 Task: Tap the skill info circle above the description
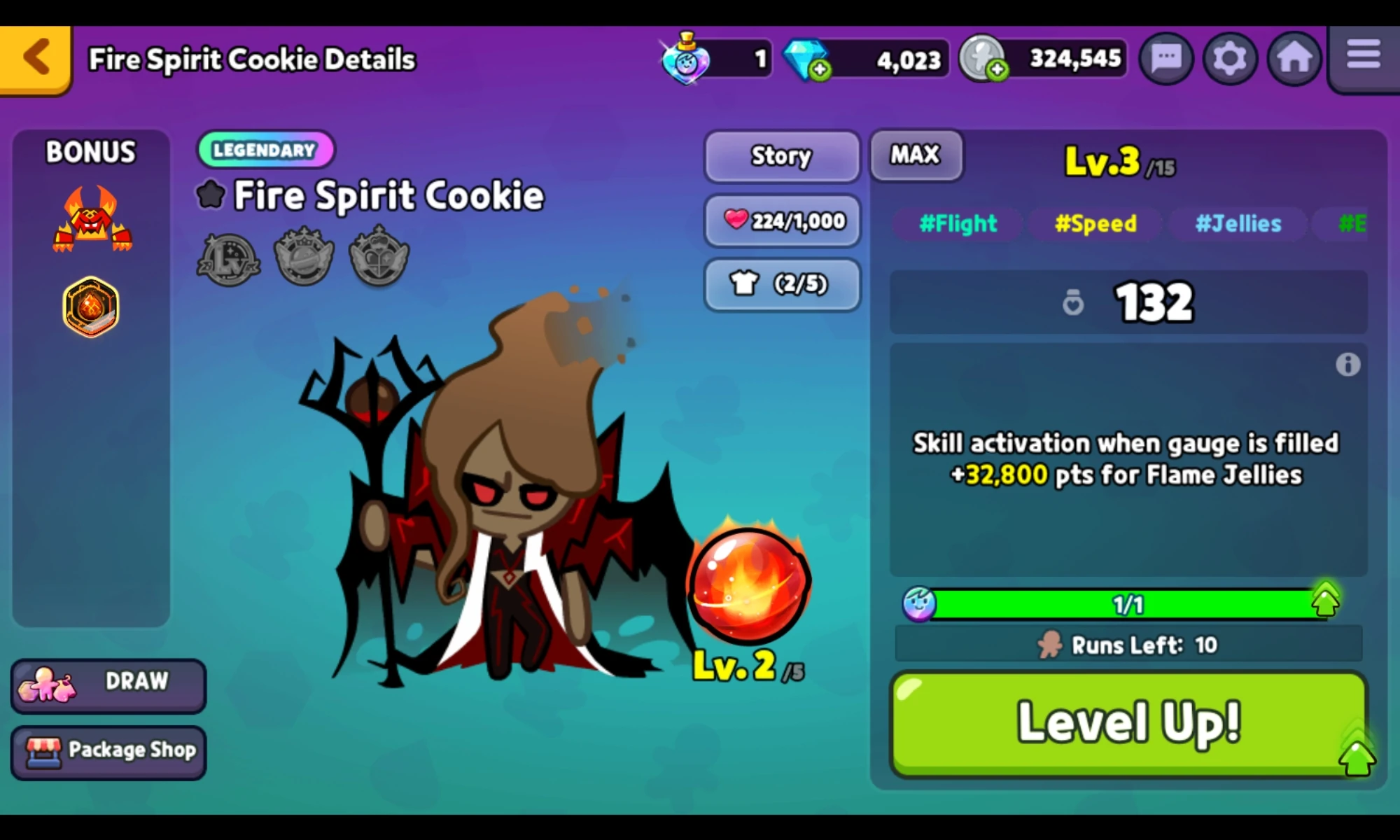tap(1347, 364)
